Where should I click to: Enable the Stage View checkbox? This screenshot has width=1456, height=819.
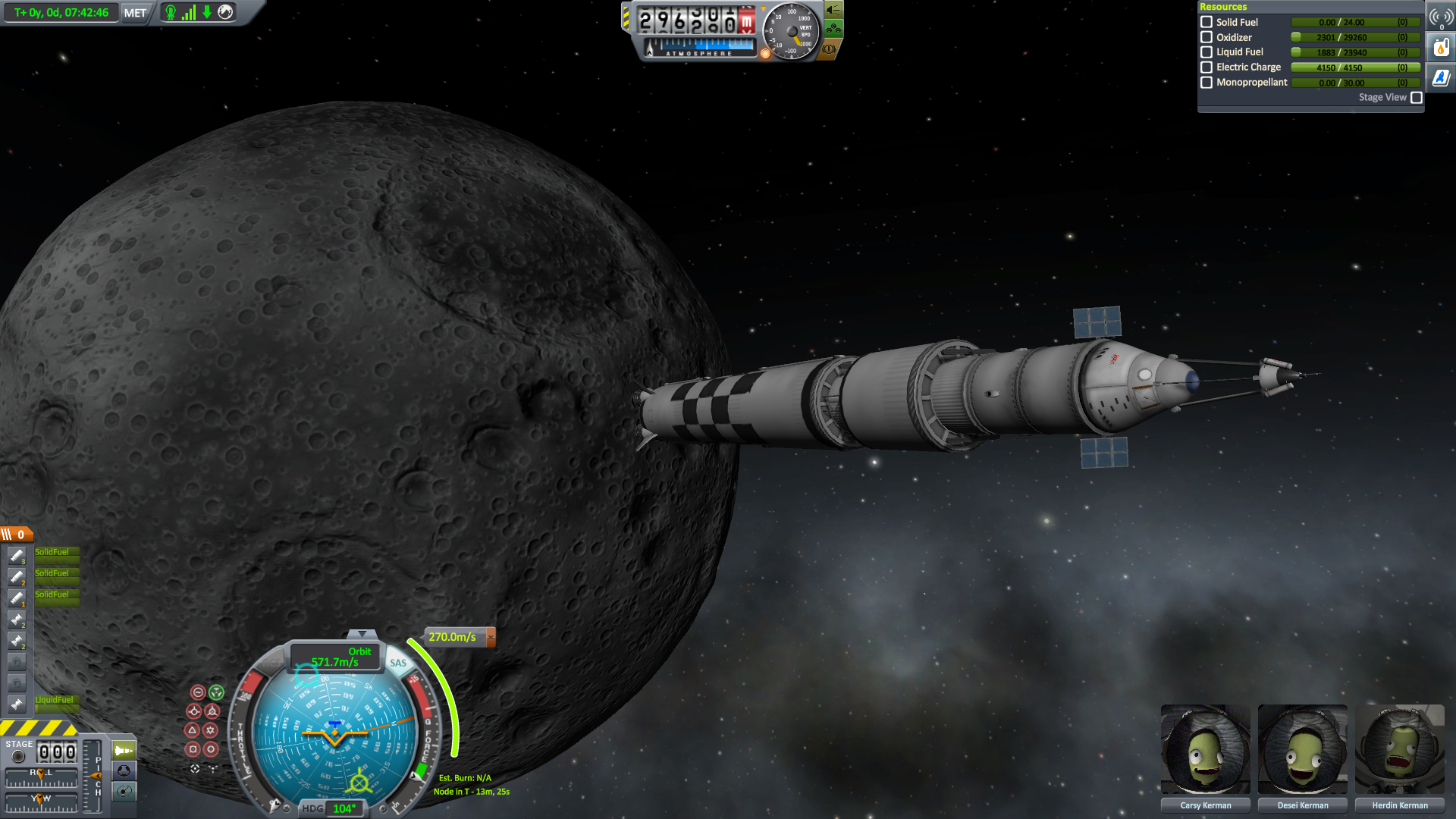coord(1416,98)
